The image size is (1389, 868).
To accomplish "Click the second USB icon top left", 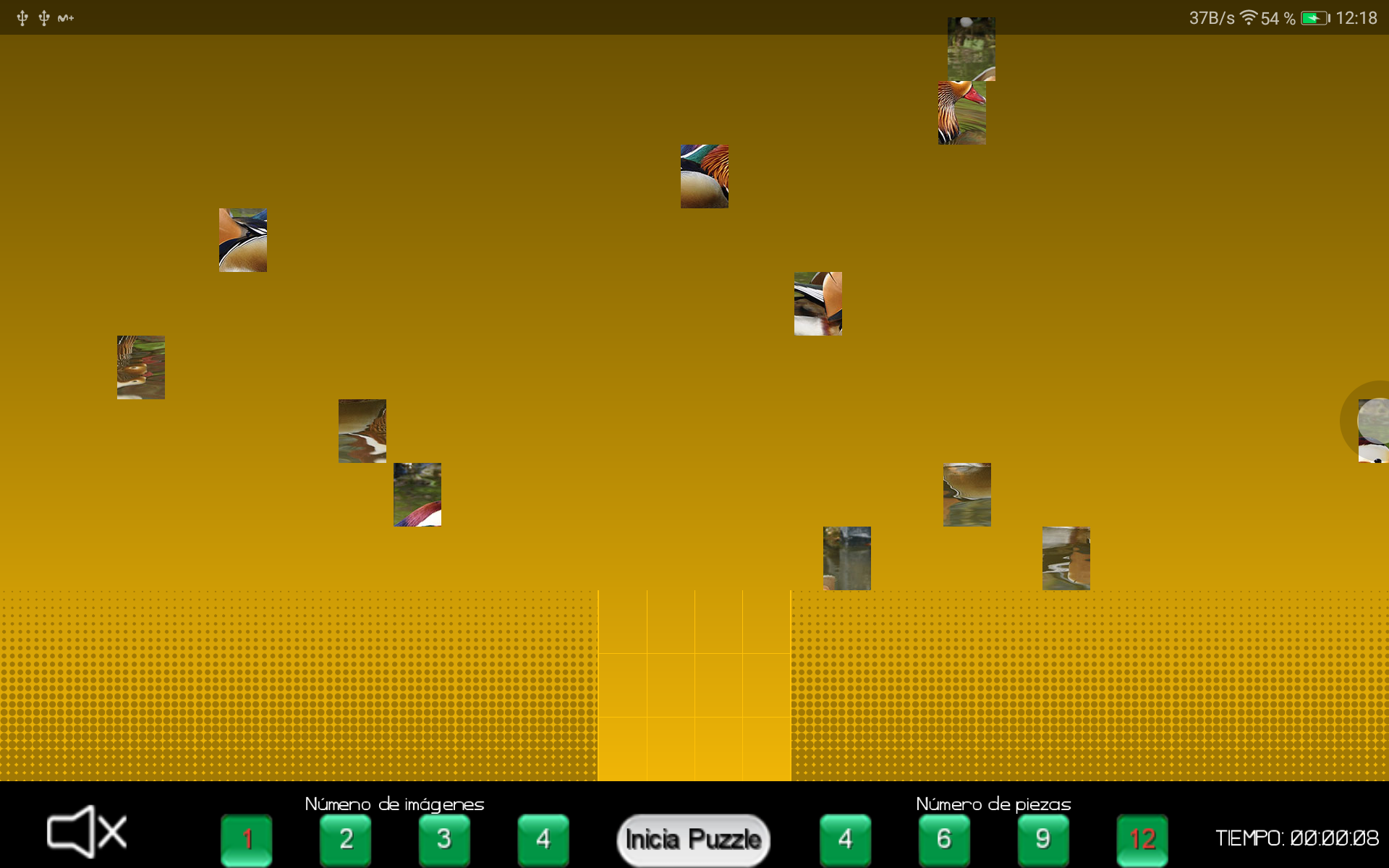I will 45,18.
